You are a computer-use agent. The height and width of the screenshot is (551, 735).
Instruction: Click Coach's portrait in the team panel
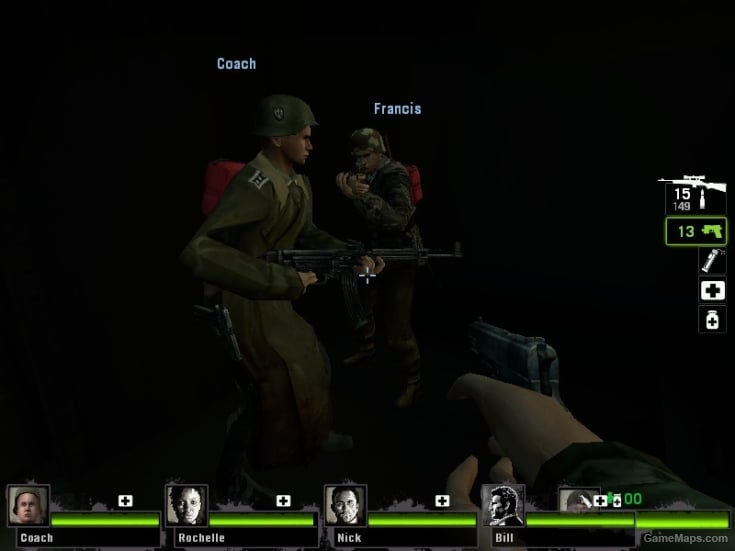[27, 506]
